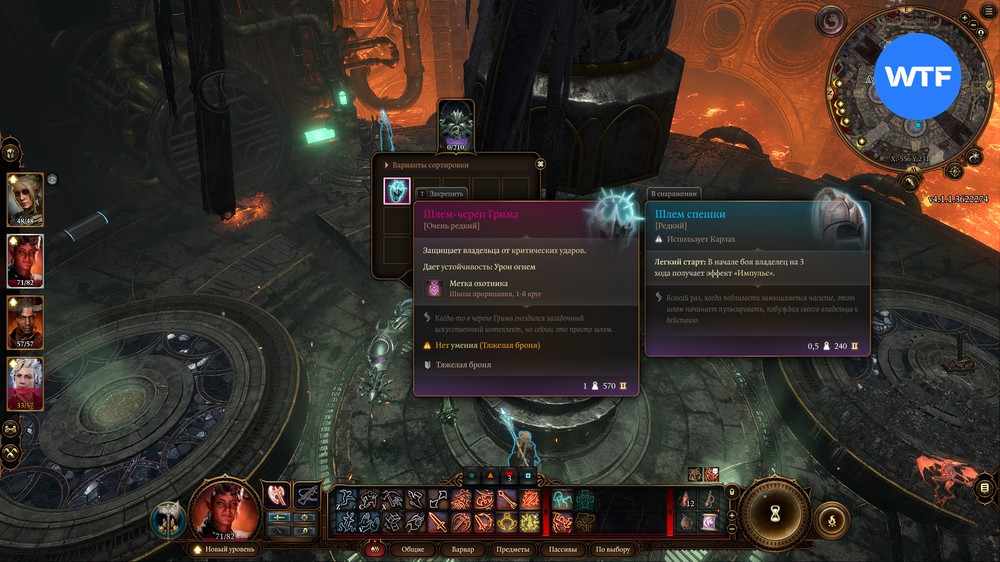The image size is (1000, 562).
Task: Select the white-haired companion portrait with 48/48 health
Action: [25, 198]
